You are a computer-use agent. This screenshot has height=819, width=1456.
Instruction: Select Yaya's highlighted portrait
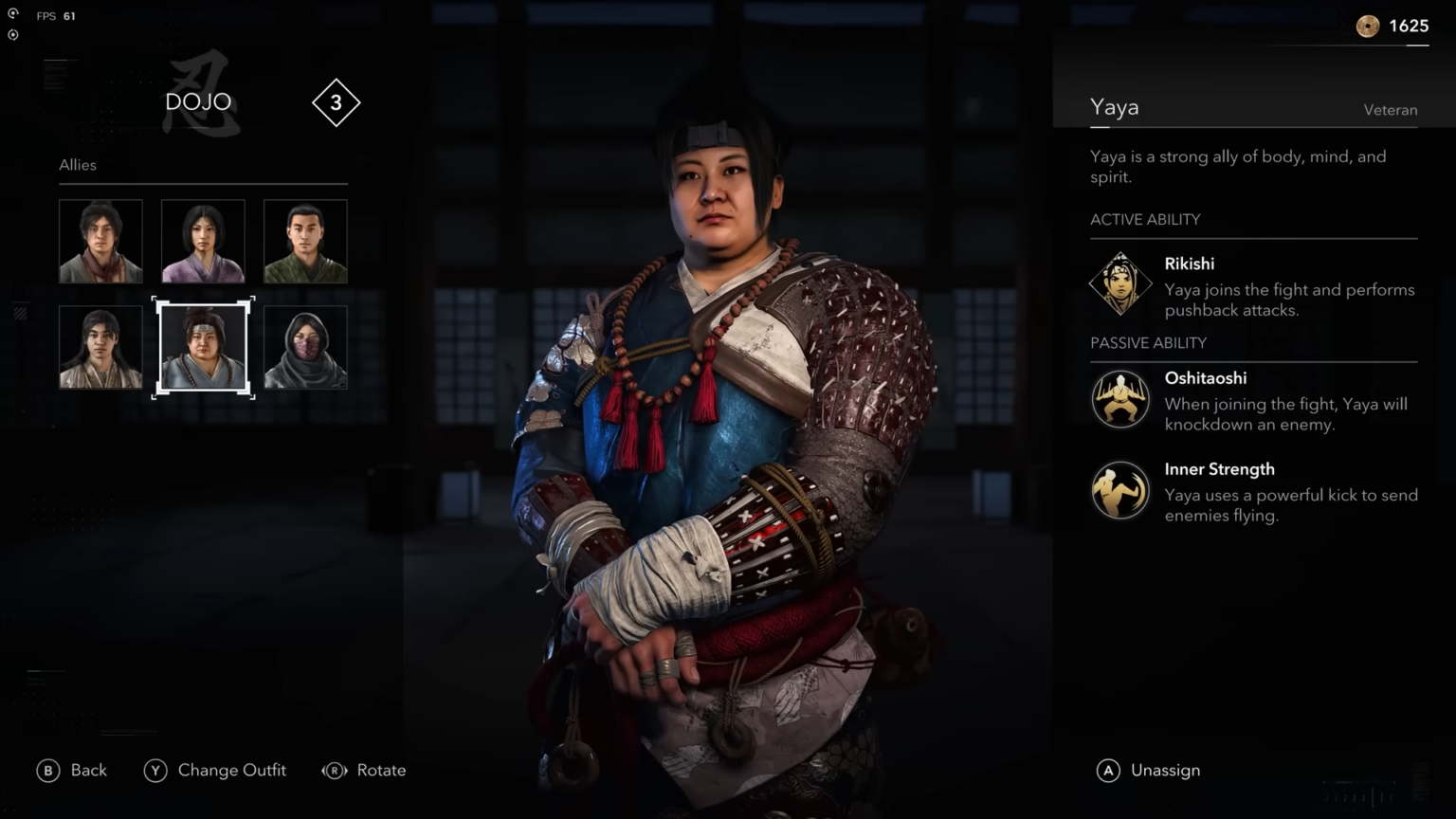coord(203,347)
